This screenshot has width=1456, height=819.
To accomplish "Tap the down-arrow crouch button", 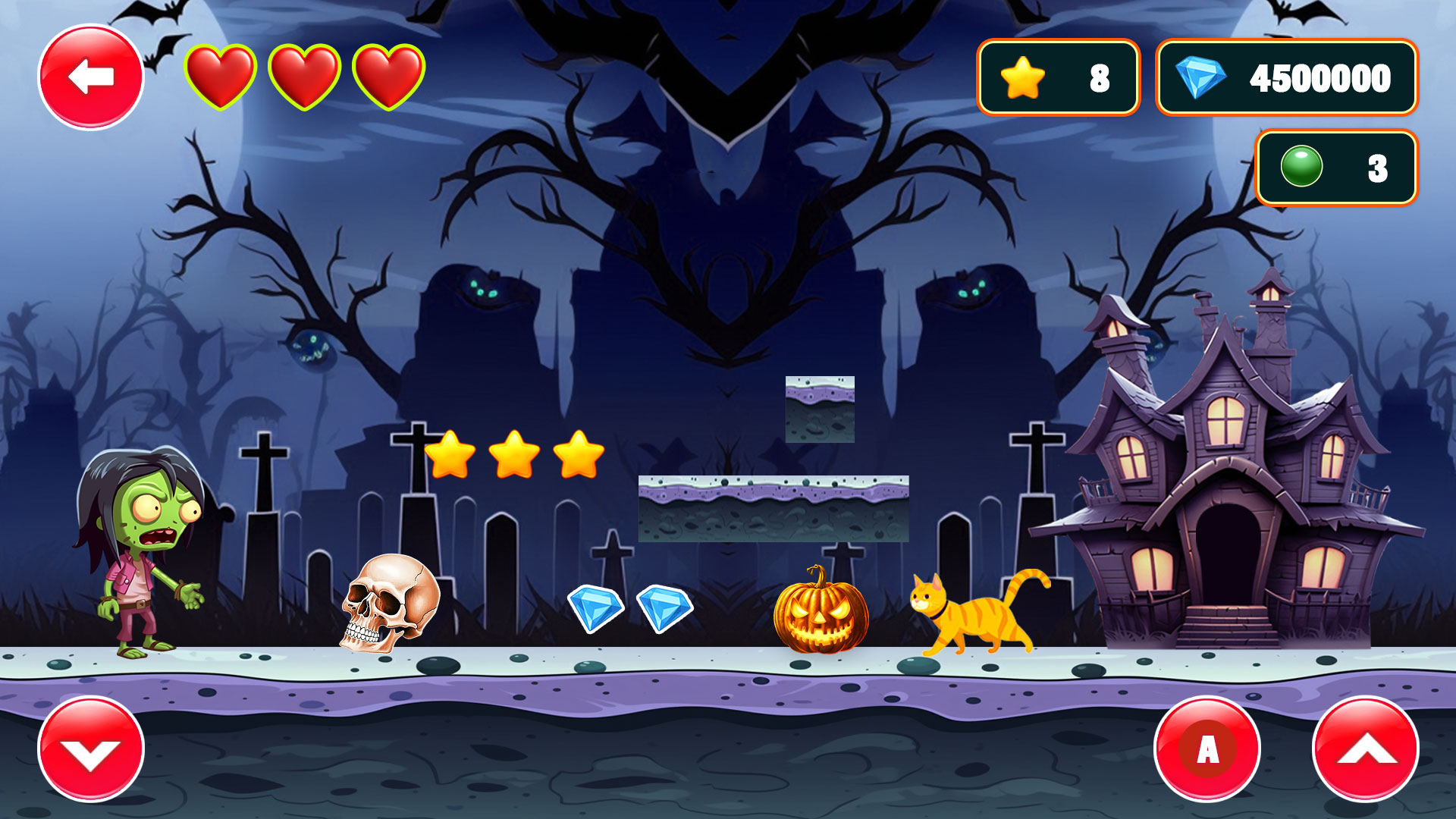I will (x=91, y=749).
